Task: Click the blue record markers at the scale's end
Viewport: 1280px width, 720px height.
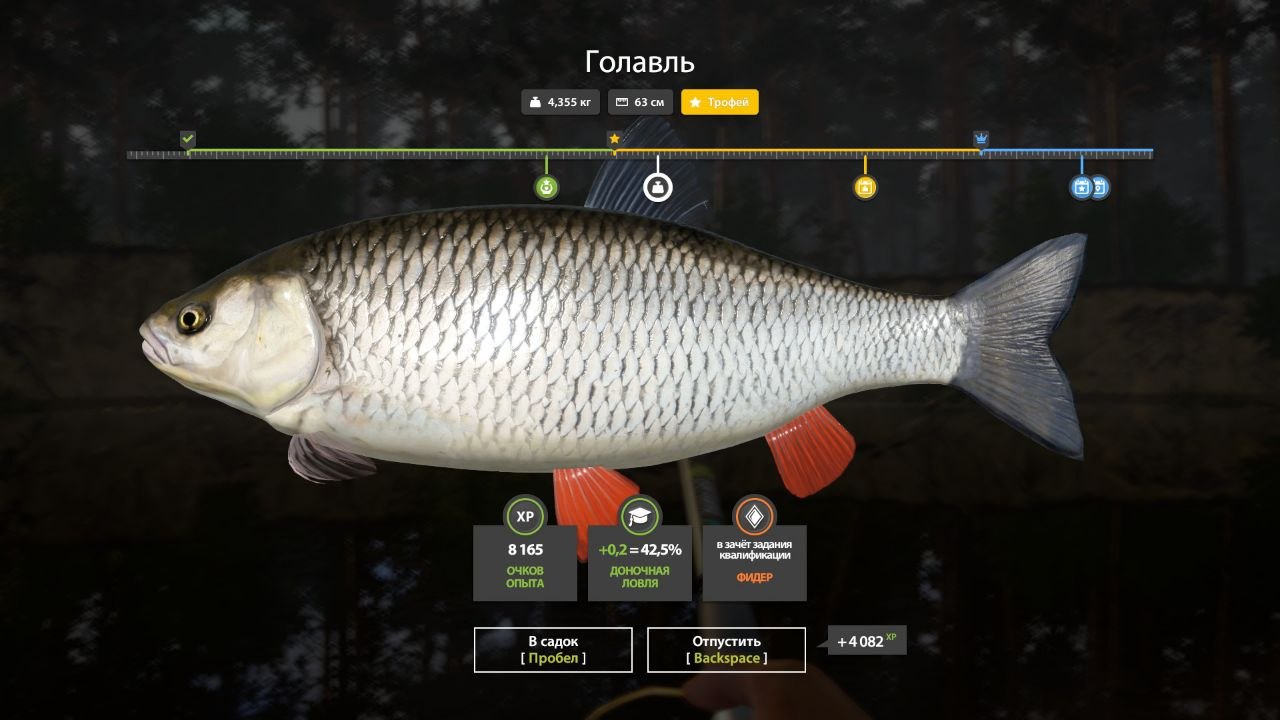Action: 1088,187
